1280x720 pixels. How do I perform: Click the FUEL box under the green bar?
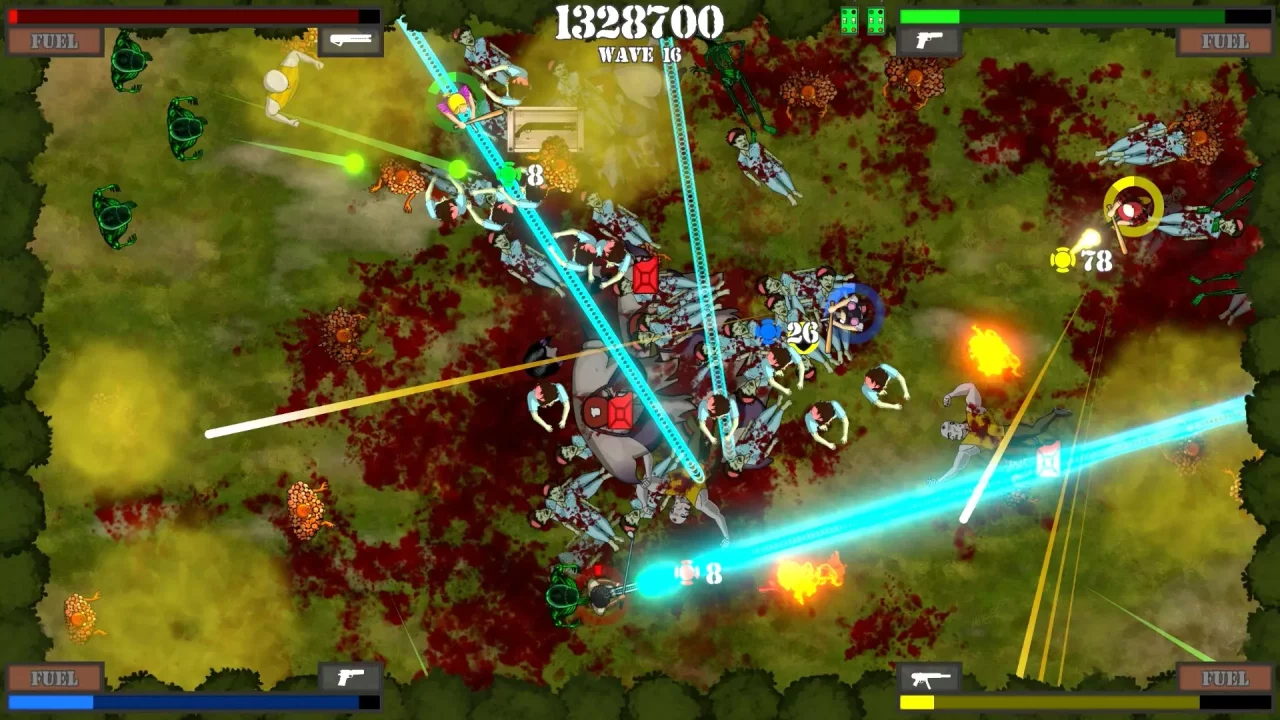point(1225,41)
